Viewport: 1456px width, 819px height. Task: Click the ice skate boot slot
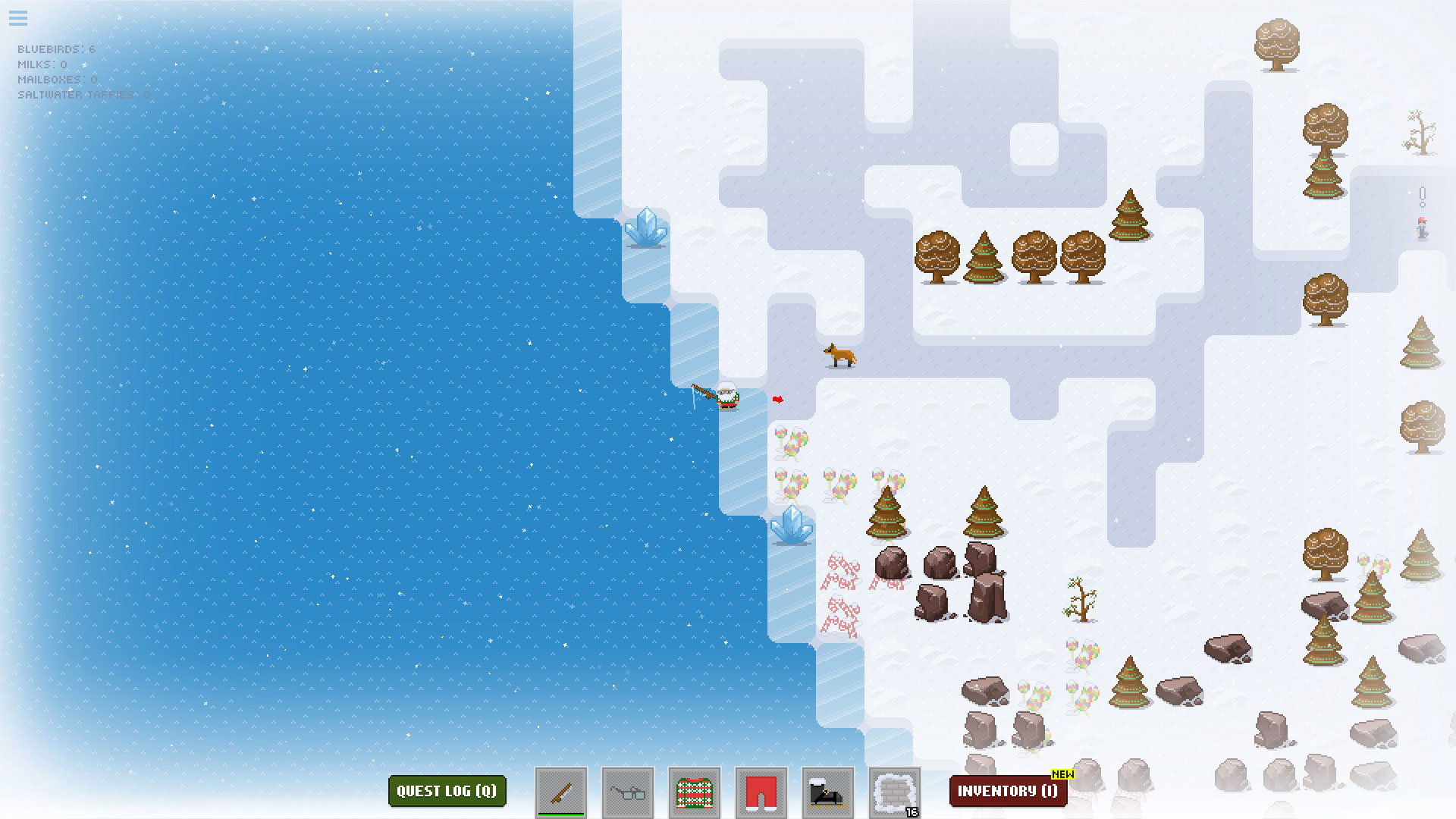(x=827, y=792)
